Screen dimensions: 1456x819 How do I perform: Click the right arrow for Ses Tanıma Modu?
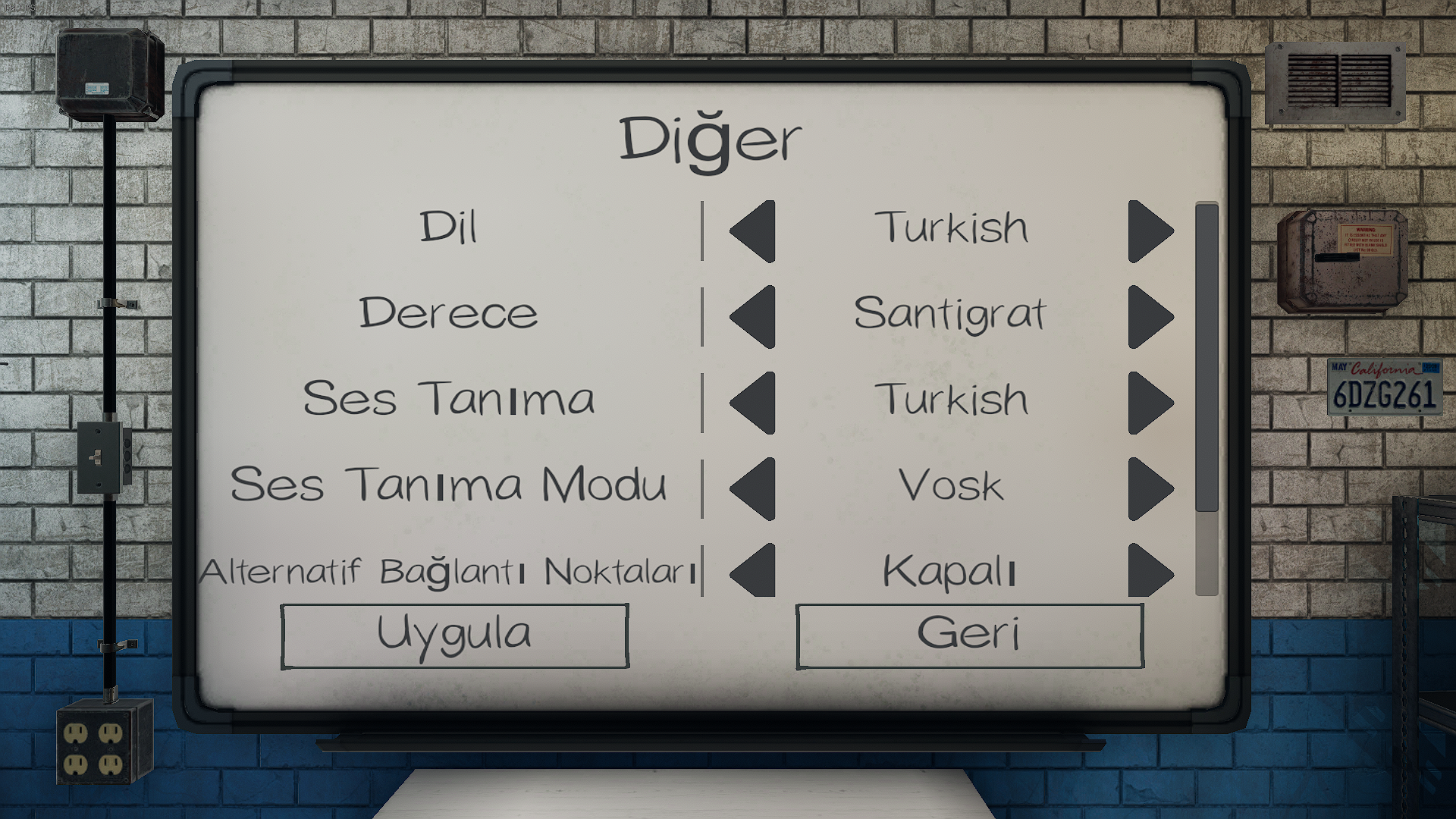point(1149,488)
